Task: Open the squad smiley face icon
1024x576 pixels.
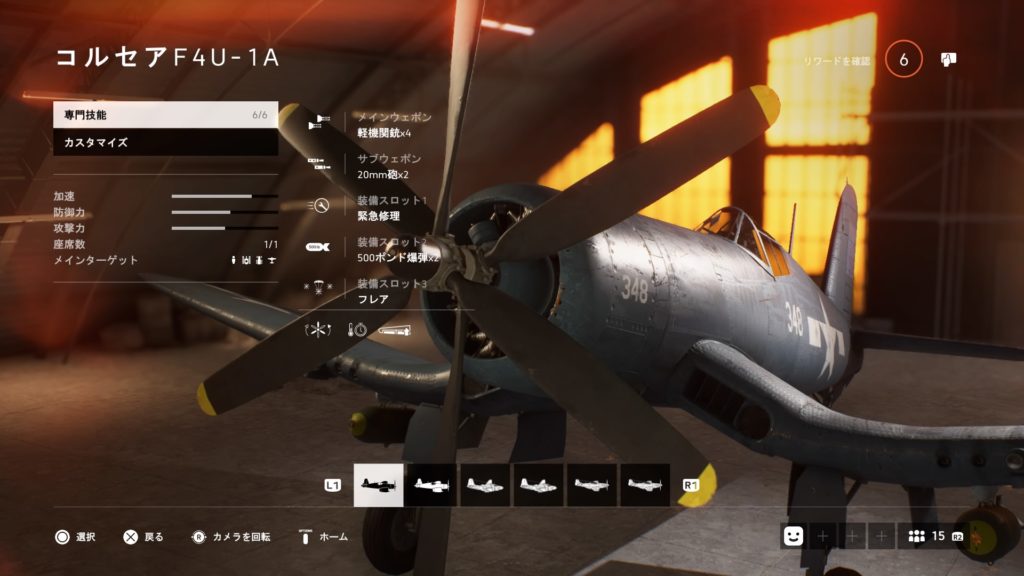Action: (x=793, y=536)
